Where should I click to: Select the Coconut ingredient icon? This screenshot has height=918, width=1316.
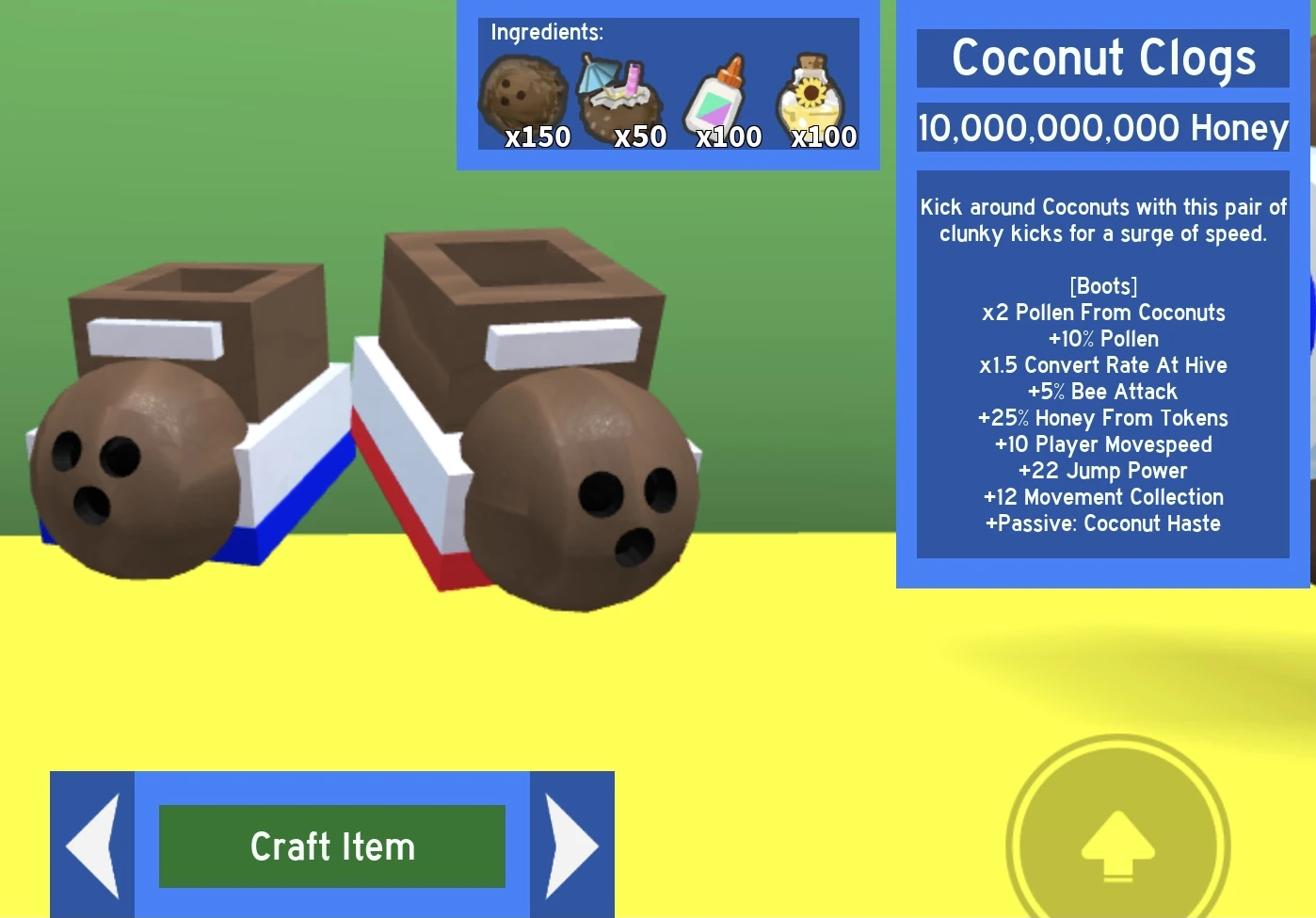point(525,91)
